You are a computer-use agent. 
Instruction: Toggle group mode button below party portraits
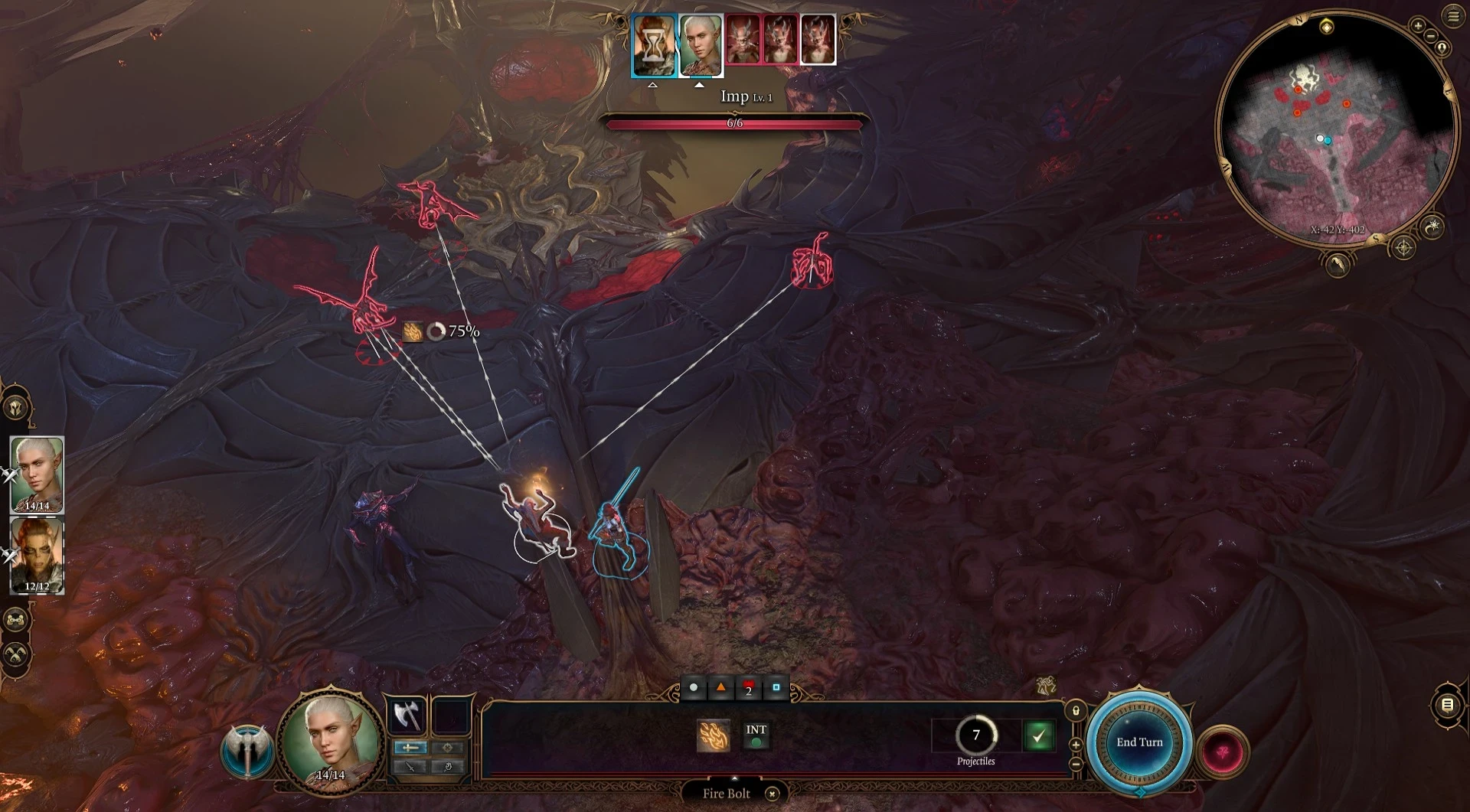pyautogui.click(x=16, y=618)
